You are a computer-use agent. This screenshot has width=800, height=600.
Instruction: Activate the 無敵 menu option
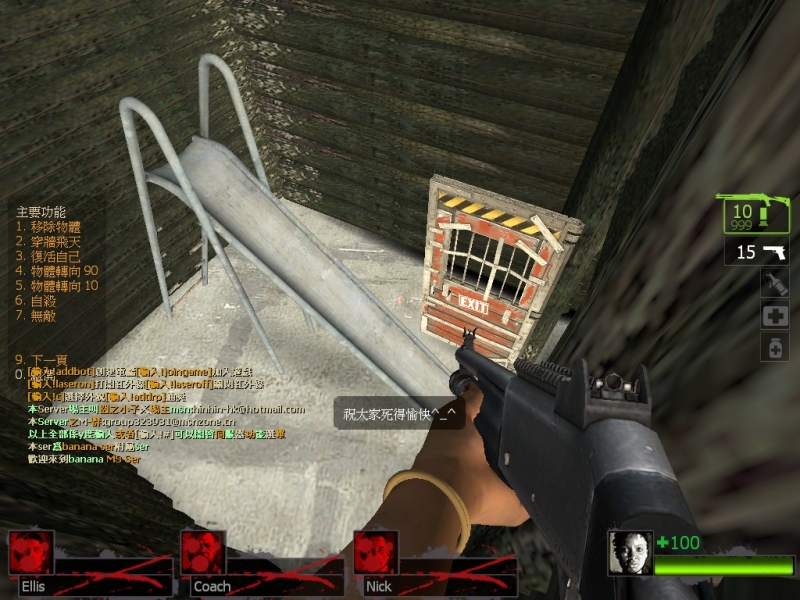(x=40, y=315)
